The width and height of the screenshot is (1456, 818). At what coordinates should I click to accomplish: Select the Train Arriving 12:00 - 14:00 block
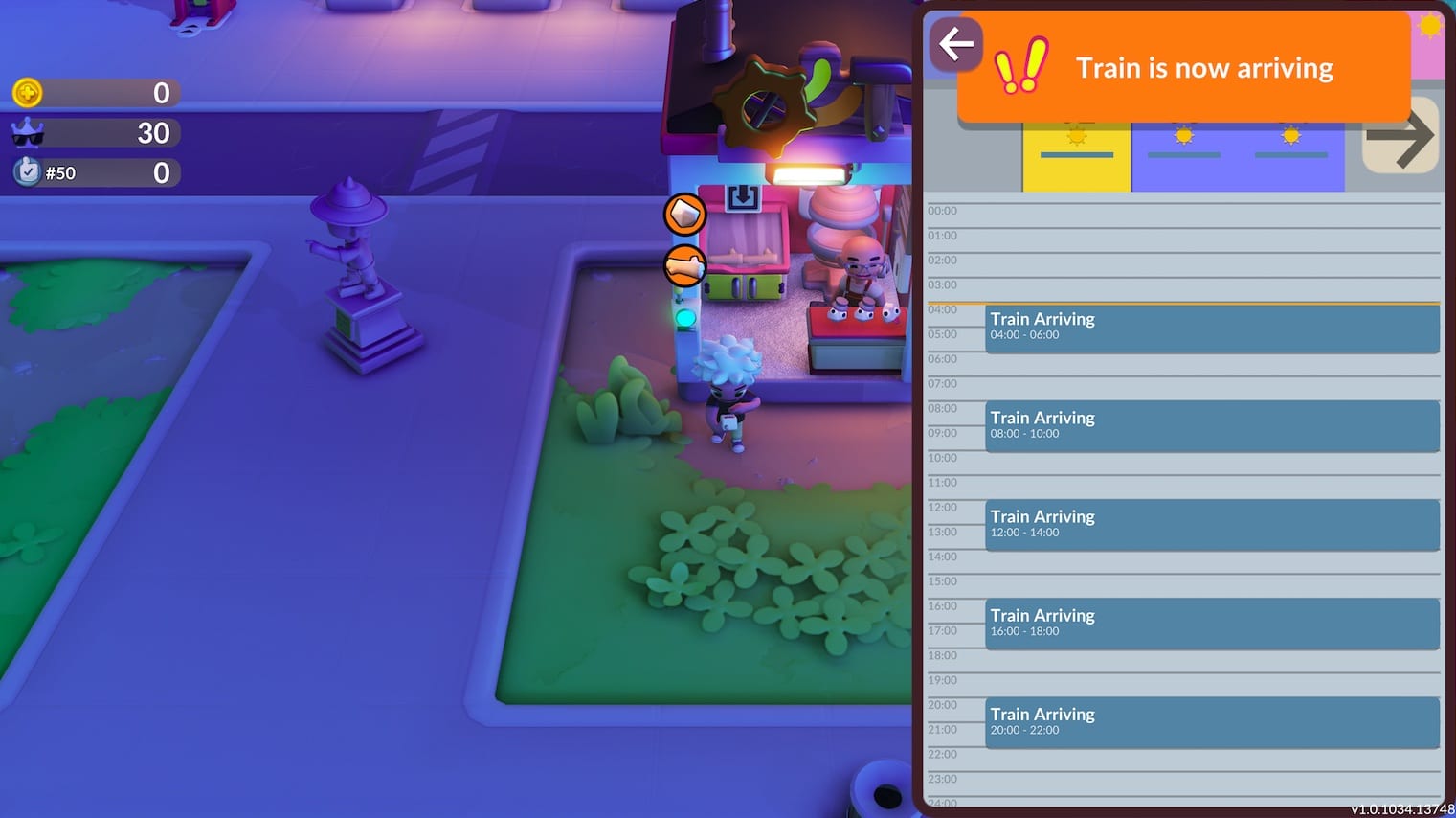pyautogui.click(x=1211, y=526)
